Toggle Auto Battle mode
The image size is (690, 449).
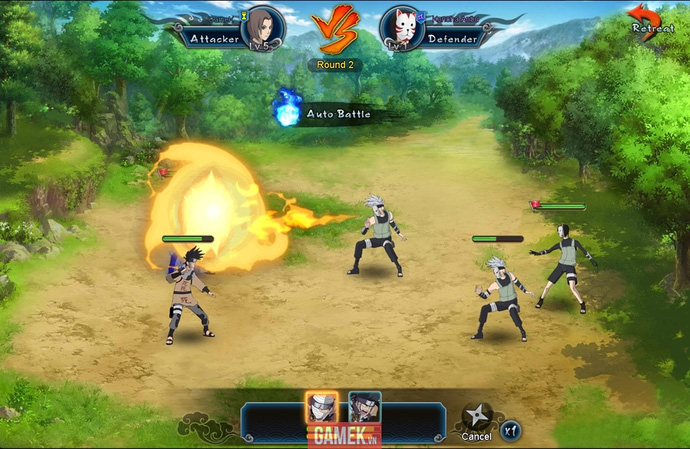[288, 112]
